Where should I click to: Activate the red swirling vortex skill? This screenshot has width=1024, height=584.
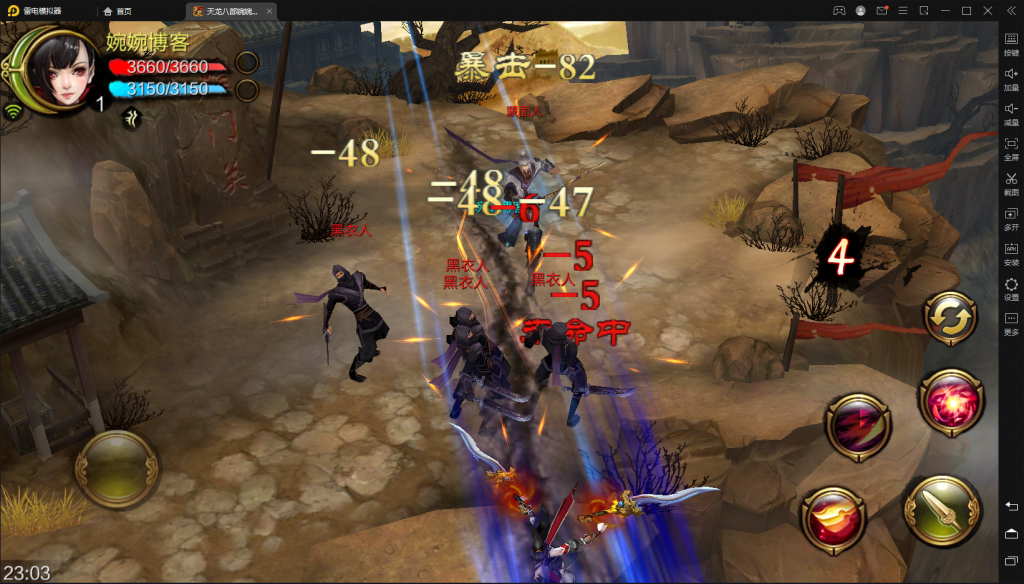point(949,401)
